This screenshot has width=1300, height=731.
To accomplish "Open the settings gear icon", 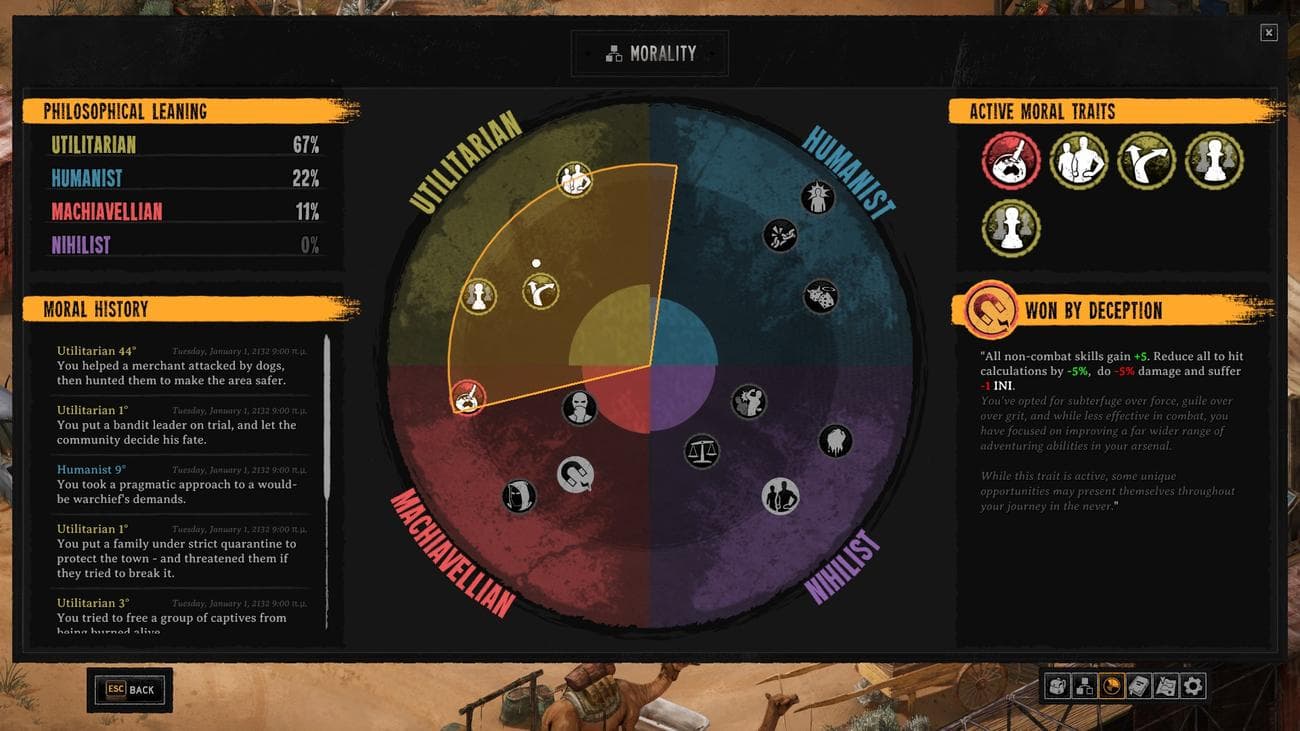I will [1191, 686].
